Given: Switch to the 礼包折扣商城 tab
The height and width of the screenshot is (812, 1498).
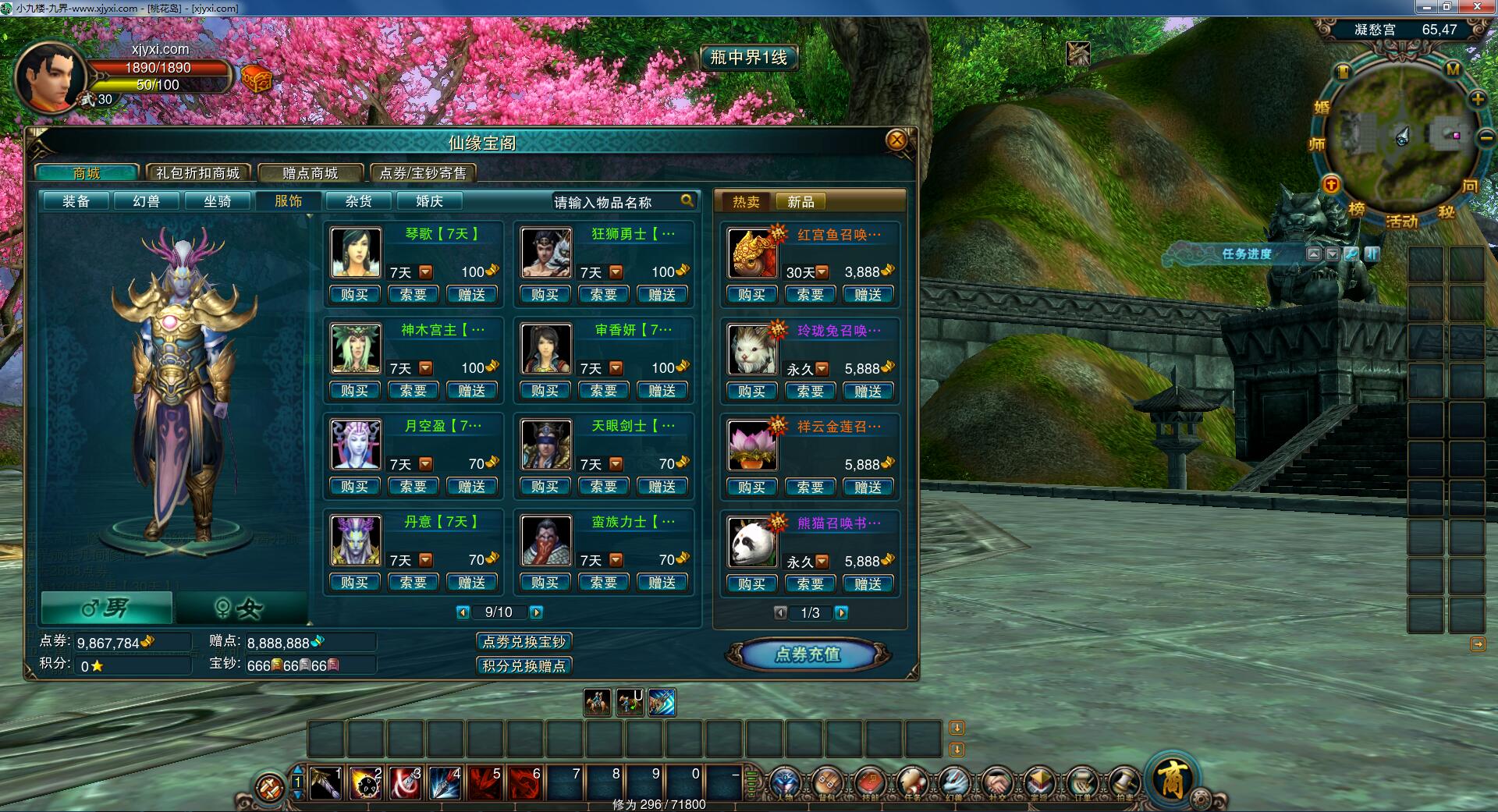Looking at the screenshot, I should tap(198, 173).
